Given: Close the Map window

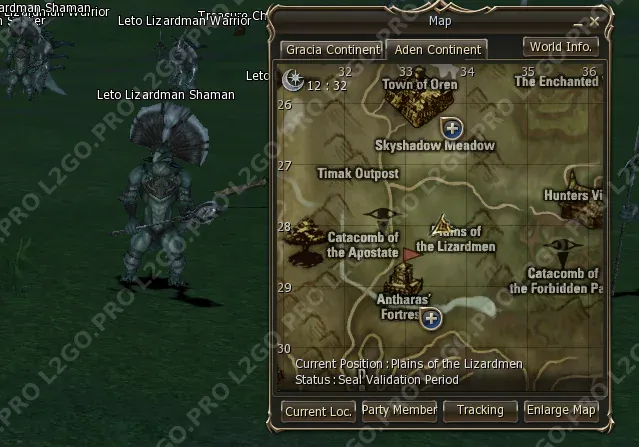Looking at the screenshot, I should 595,20.
